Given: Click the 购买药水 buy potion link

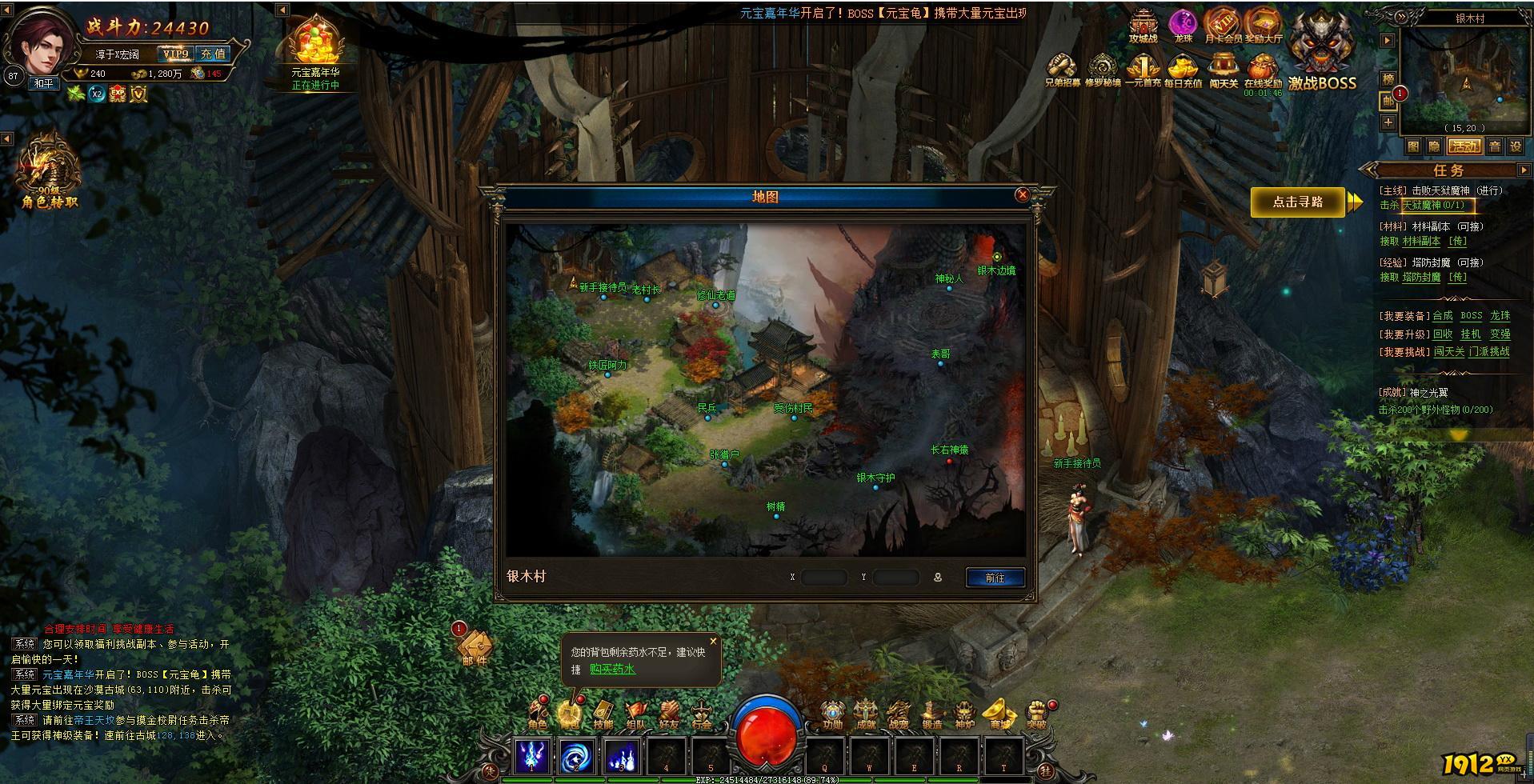Looking at the screenshot, I should point(612,669).
